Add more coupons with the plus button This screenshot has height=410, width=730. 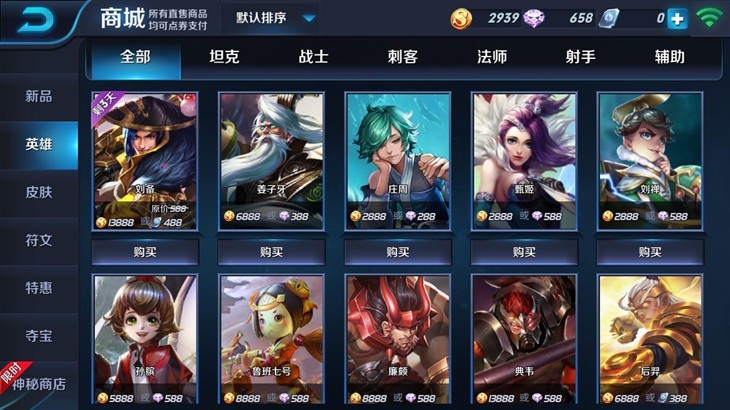(x=677, y=18)
